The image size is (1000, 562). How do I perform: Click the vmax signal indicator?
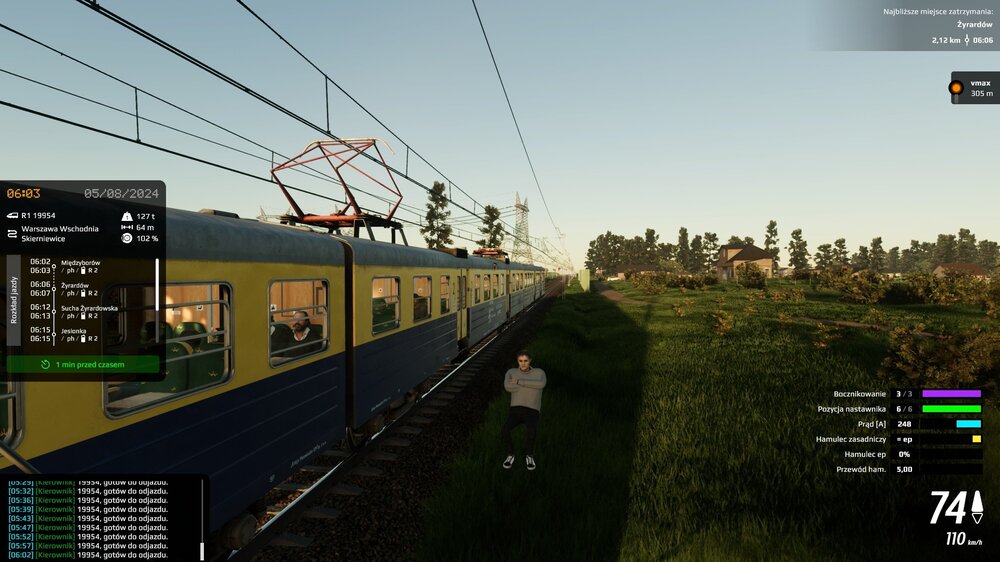pos(973,88)
